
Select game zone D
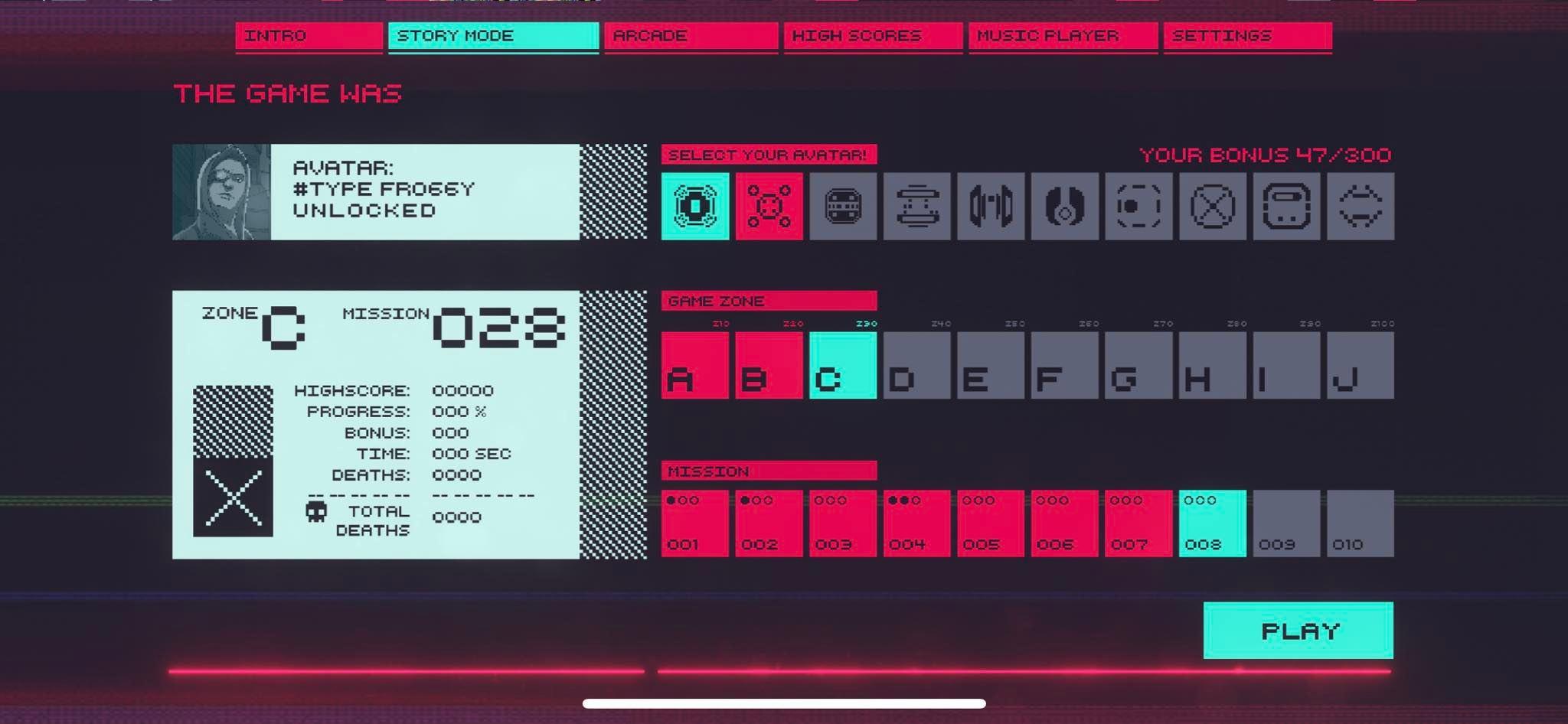pyautogui.click(x=917, y=365)
